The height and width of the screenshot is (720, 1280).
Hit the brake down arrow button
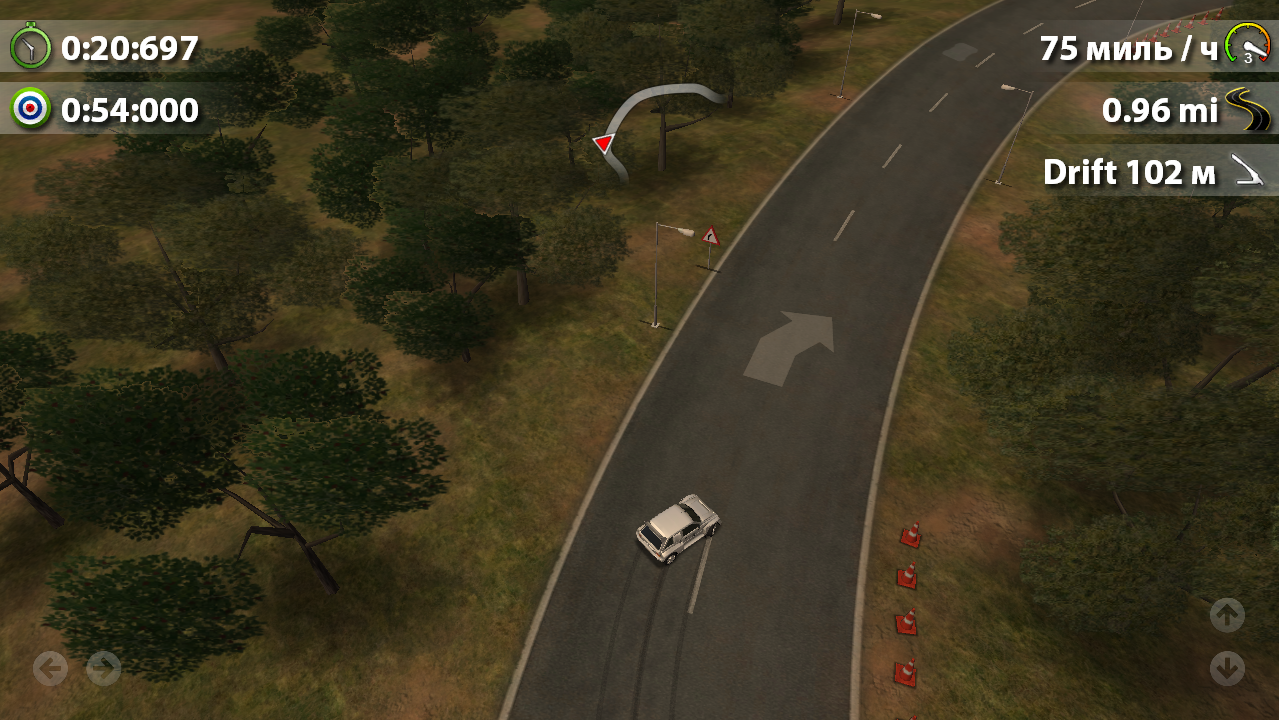coord(1227,668)
